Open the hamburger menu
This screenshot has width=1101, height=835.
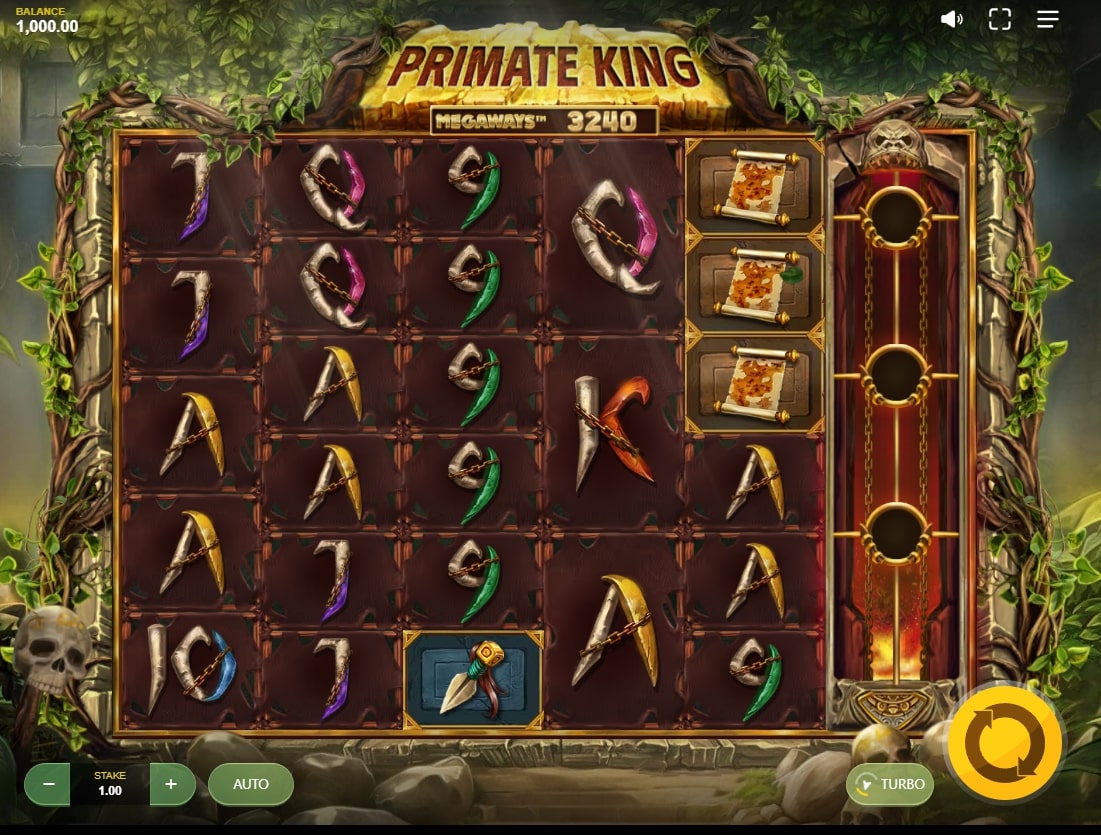(x=1047, y=19)
